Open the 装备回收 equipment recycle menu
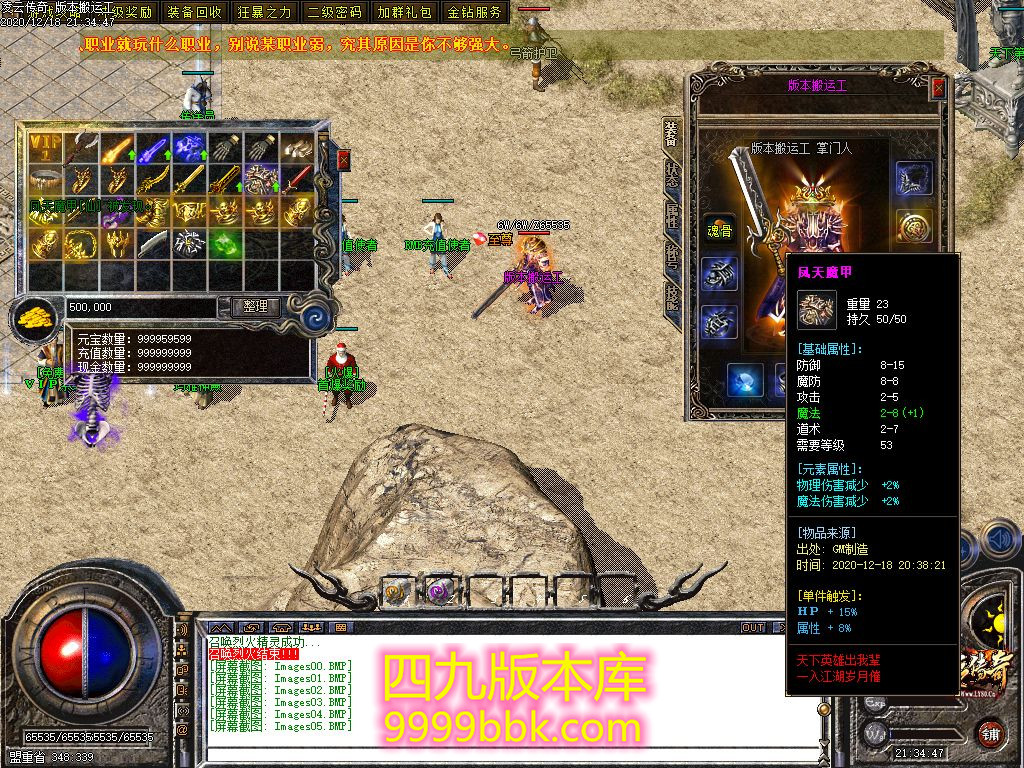The height and width of the screenshot is (768, 1024). coord(195,12)
